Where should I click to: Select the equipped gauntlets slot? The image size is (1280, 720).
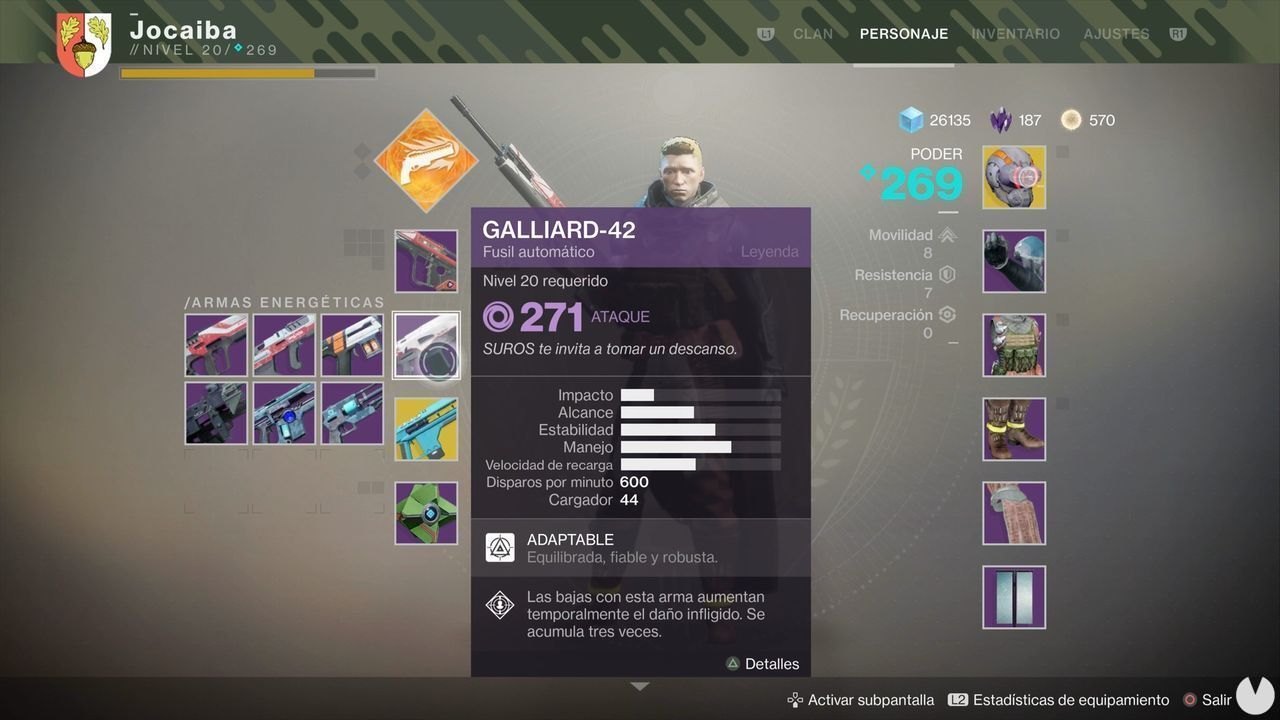point(1013,261)
